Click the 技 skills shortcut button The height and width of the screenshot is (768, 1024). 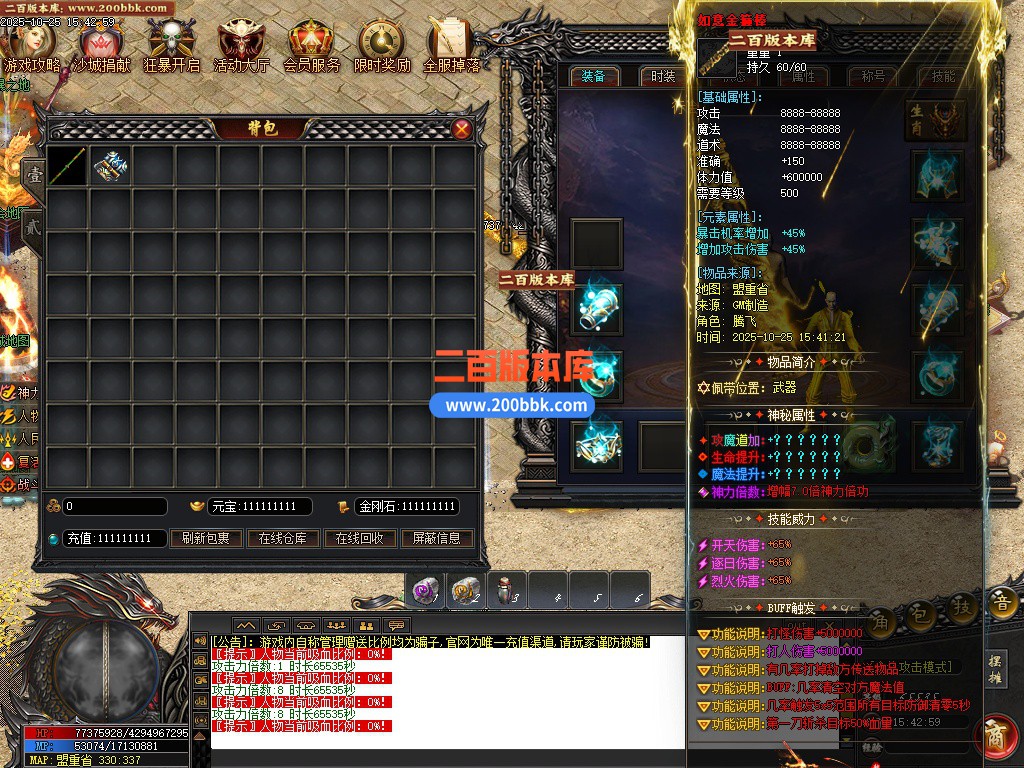[962, 606]
